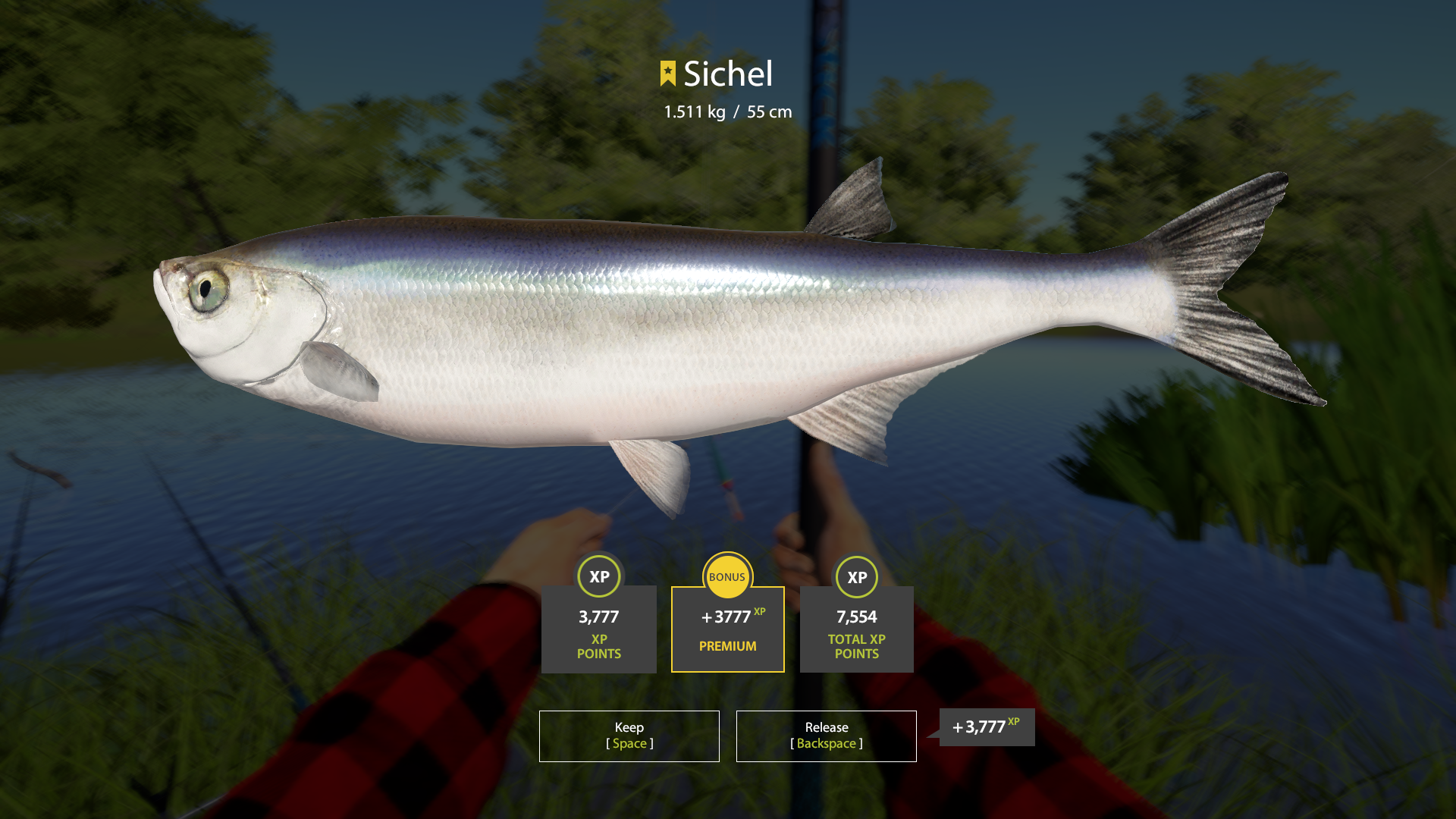Keep the caught Sichel
This screenshot has height=819, width=1456.
[629, 736]
